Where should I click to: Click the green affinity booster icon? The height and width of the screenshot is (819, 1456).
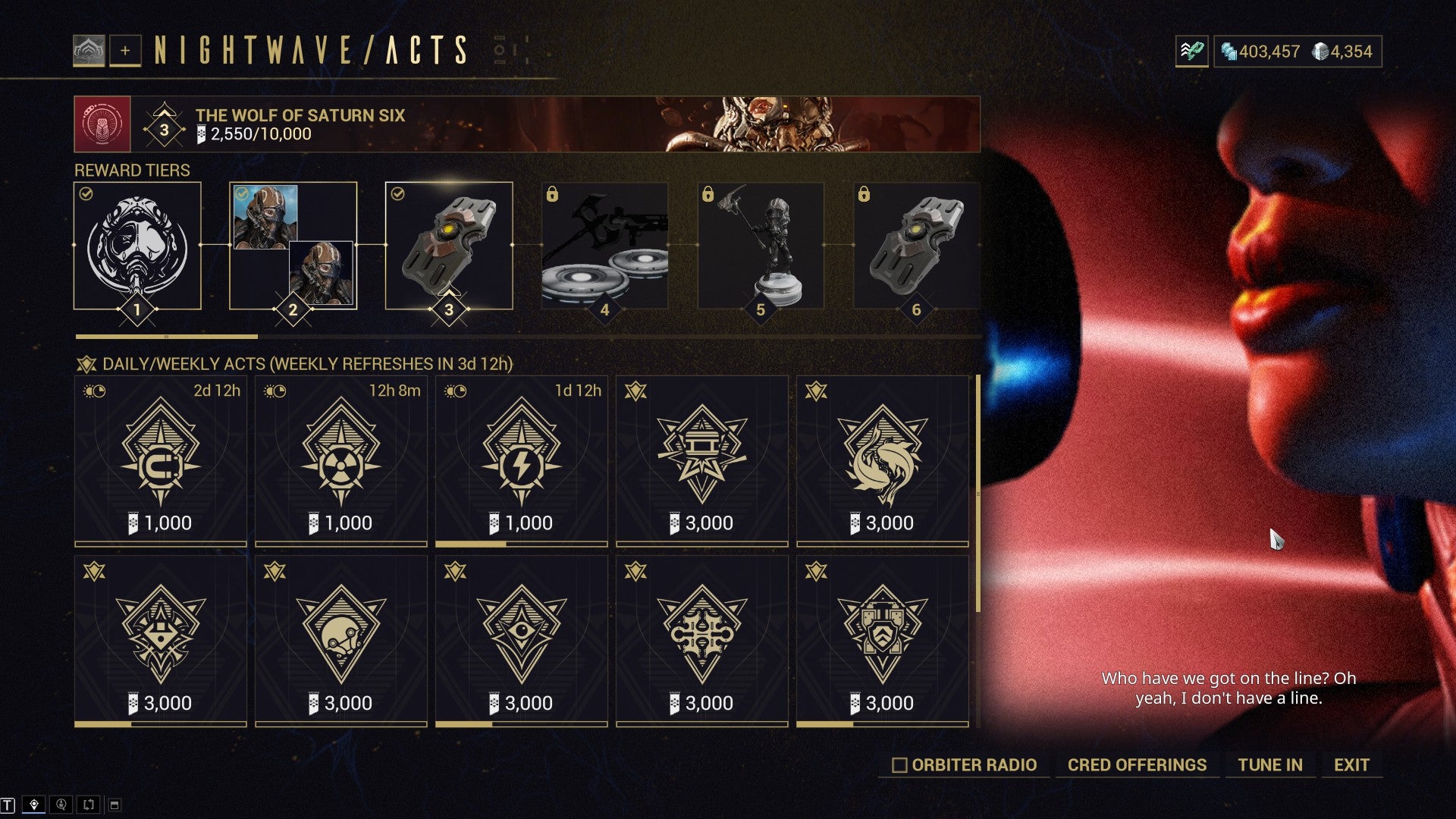point(1192,52)
